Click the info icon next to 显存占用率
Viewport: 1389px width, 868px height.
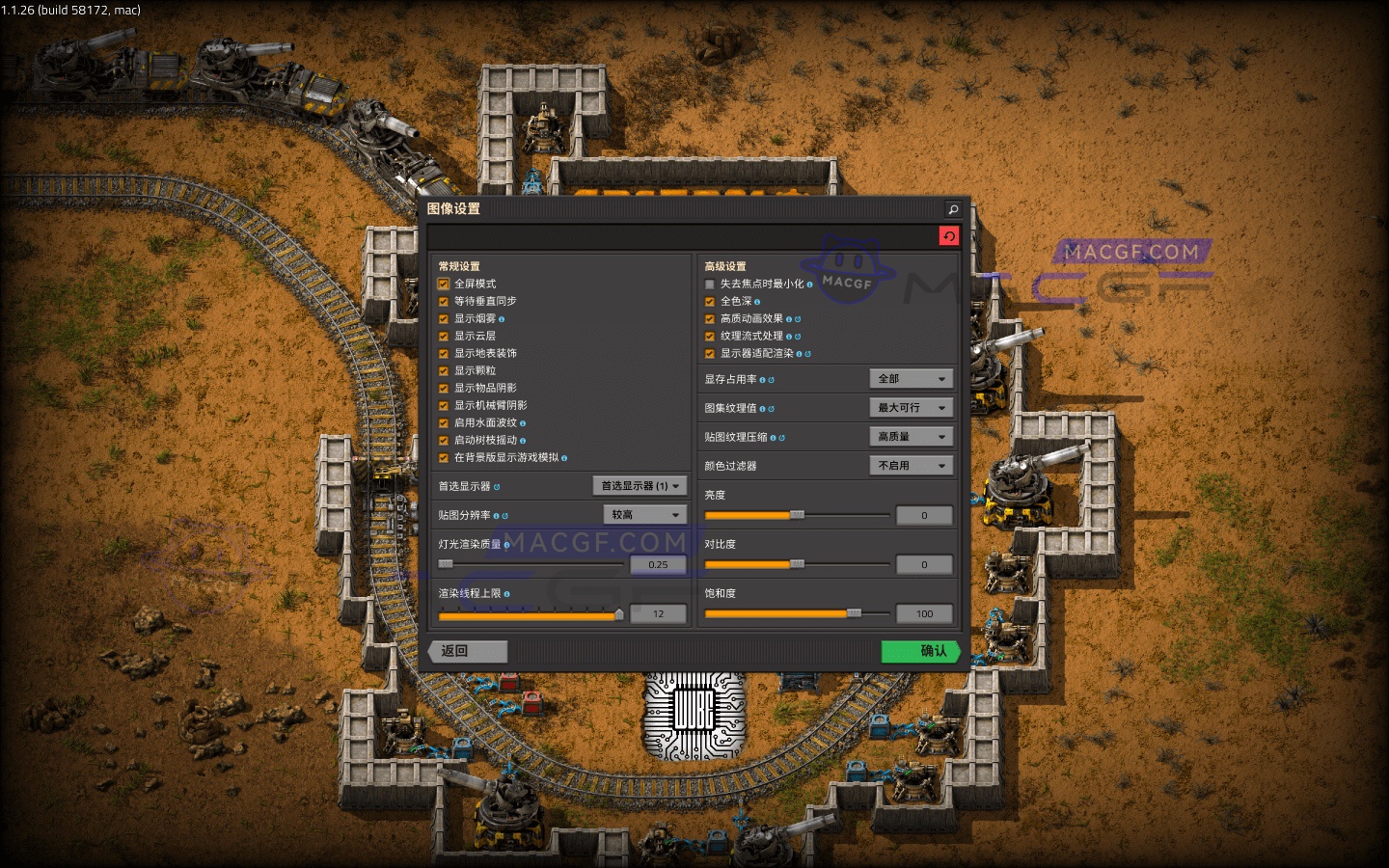pyautogui.click(x=761, y=378)
